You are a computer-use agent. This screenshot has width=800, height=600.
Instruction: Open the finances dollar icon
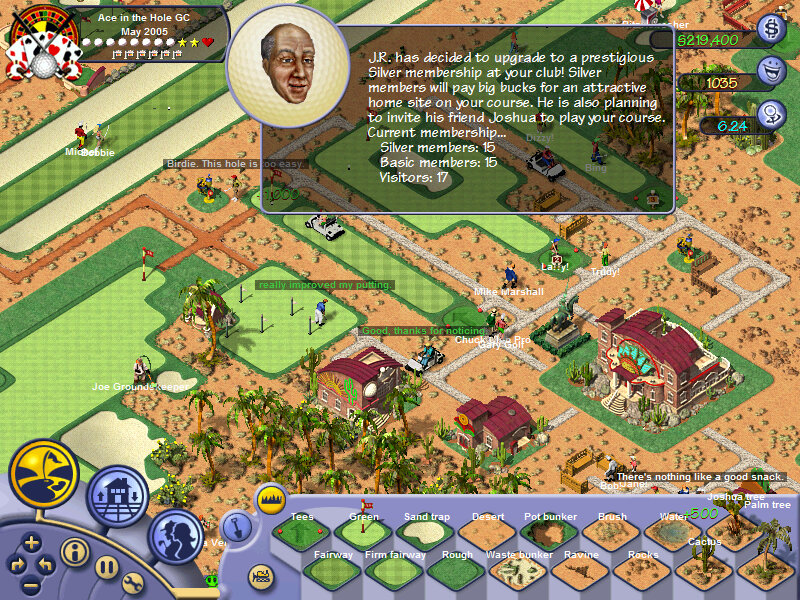tap(771, 29)
